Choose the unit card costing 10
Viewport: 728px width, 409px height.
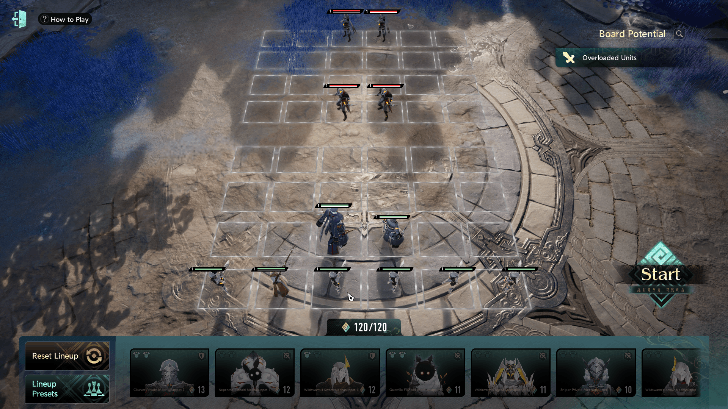click(x=595, y=373)
